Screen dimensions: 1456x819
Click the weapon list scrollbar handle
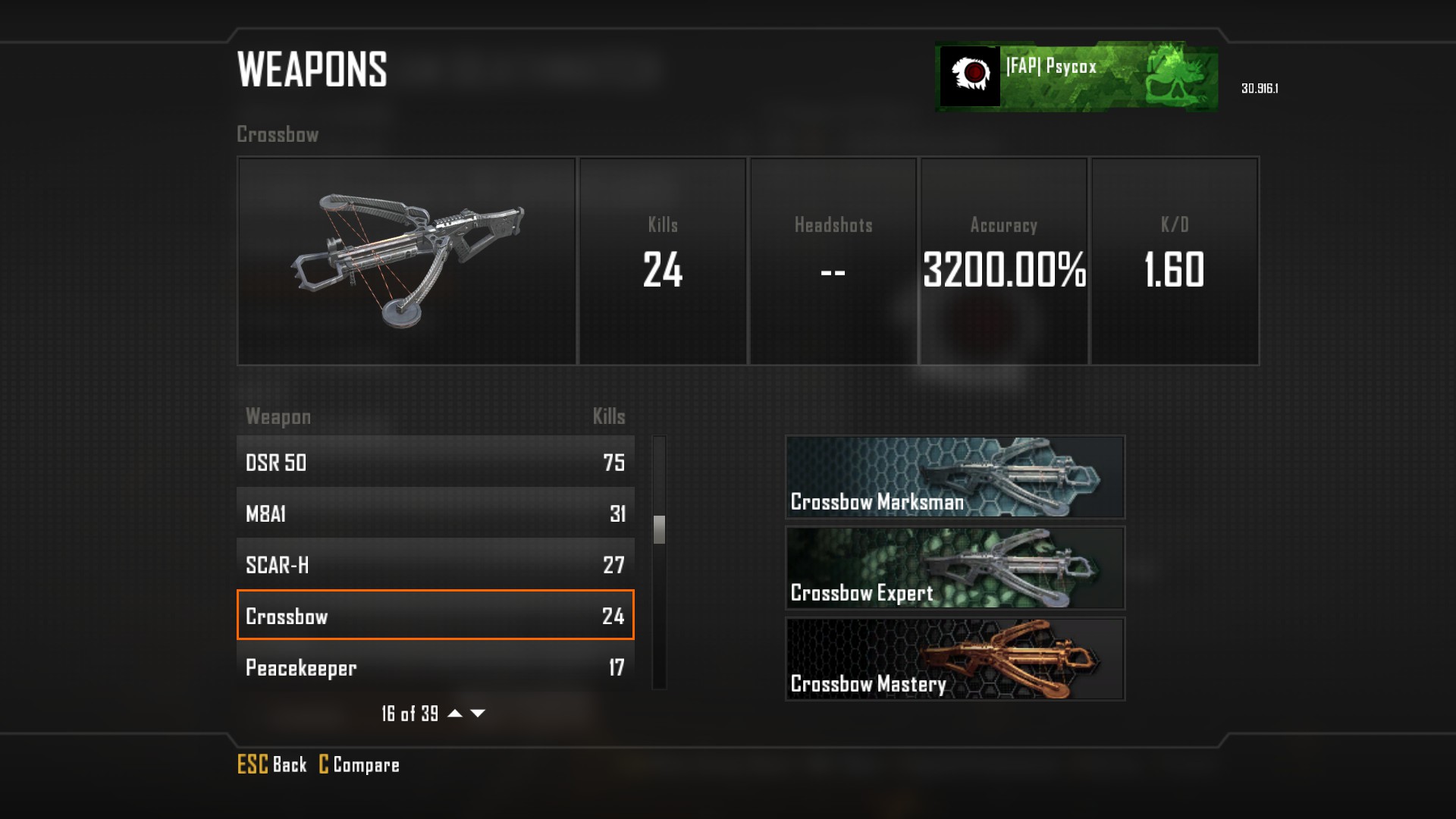point(659,529)
